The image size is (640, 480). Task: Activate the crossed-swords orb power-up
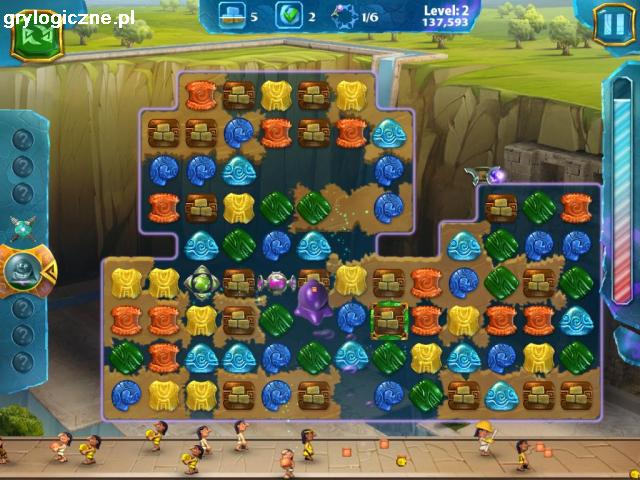pos(22,226)
